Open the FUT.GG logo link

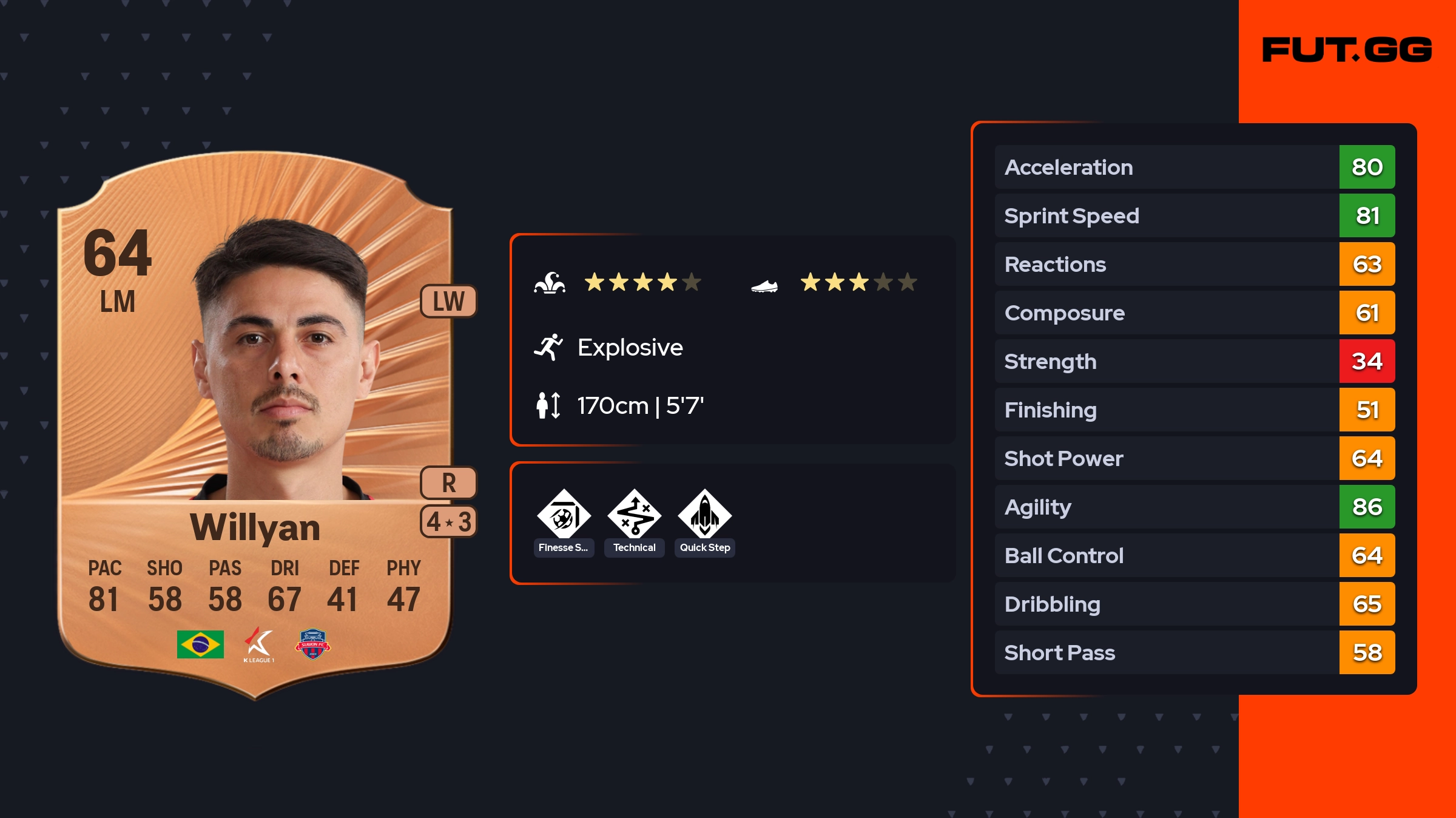pos(1347,50)
